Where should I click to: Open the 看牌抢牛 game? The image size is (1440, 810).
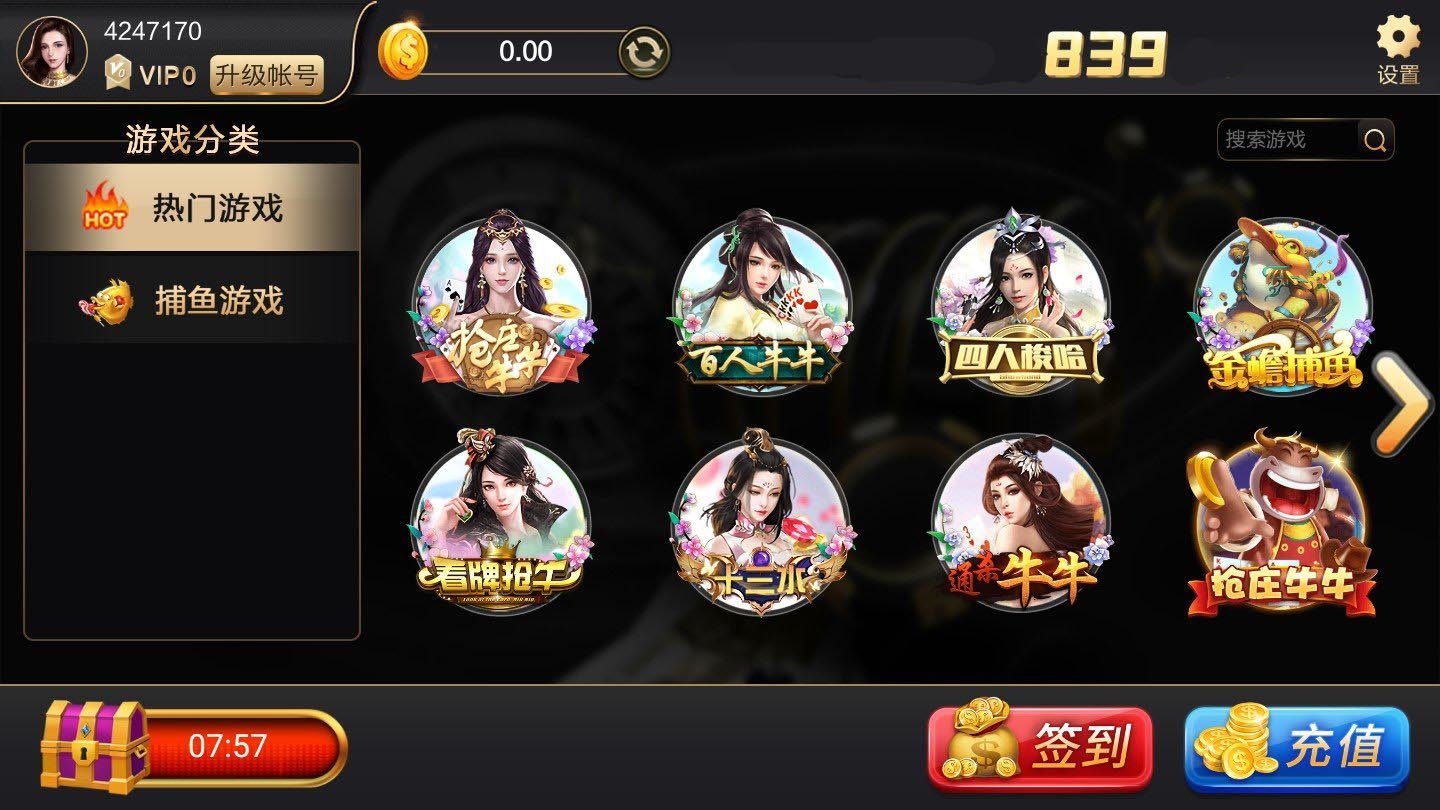pos(500,522)
